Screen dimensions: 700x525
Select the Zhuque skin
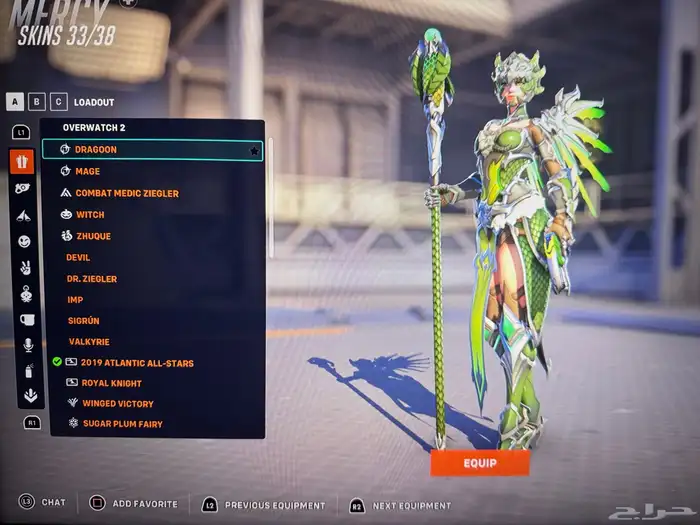pos(92,236)
